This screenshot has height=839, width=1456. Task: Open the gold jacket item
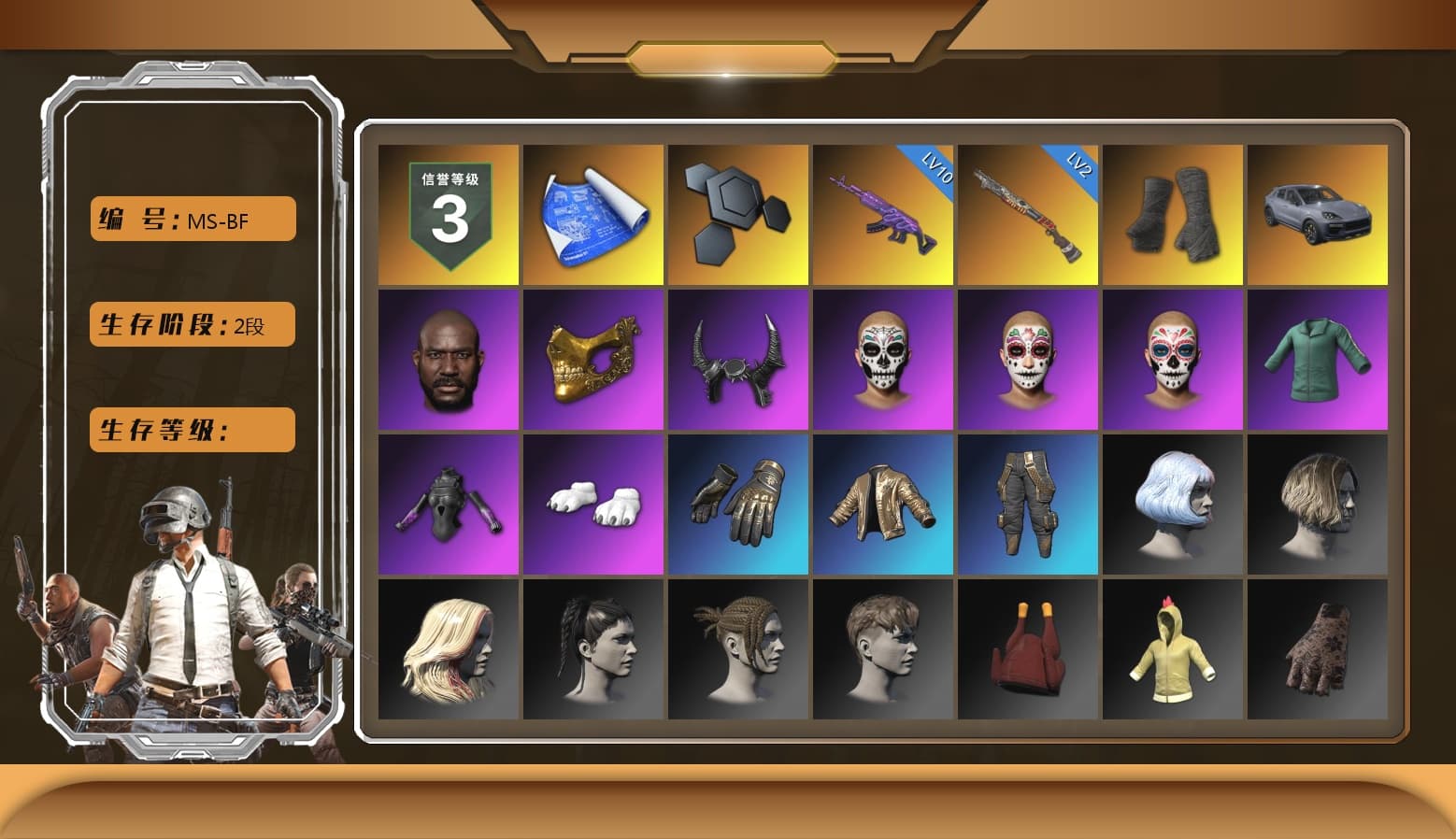[884, 505]
